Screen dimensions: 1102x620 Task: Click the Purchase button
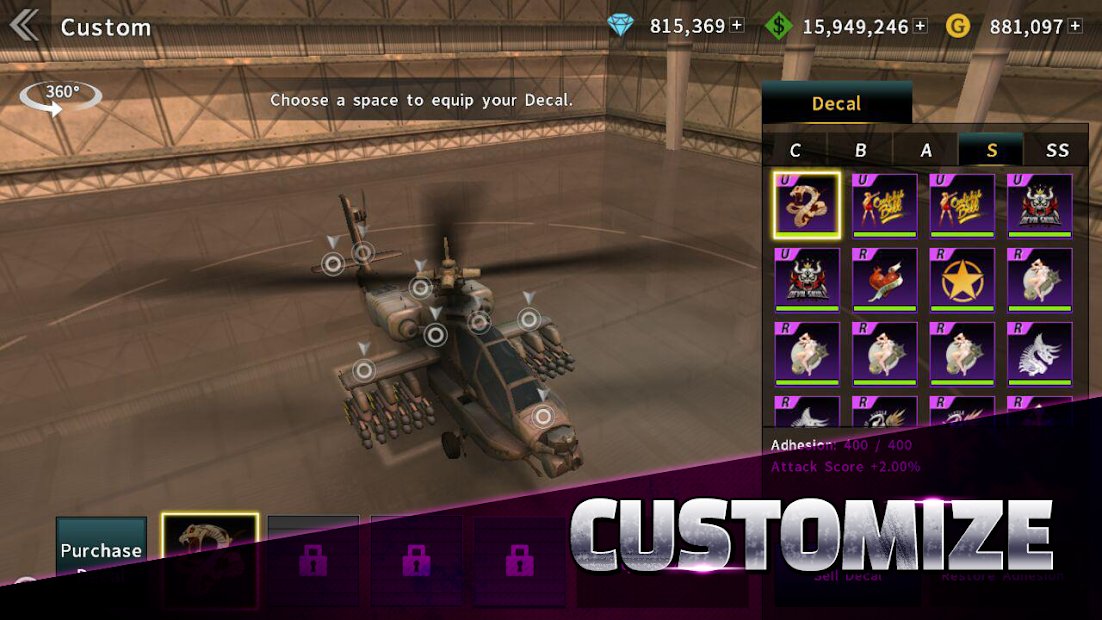tap(101, 549)
